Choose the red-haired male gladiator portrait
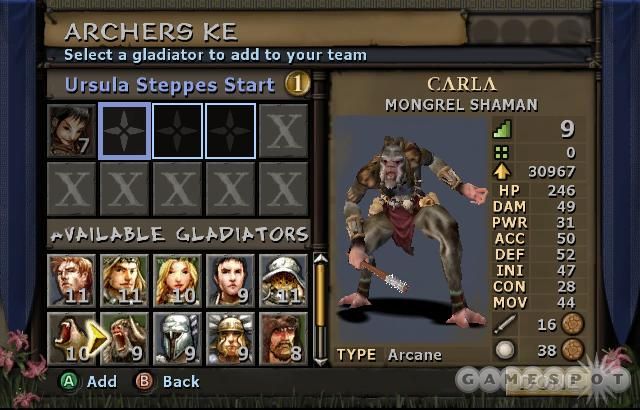Screen dimensions: 640x410 (72, 279)
